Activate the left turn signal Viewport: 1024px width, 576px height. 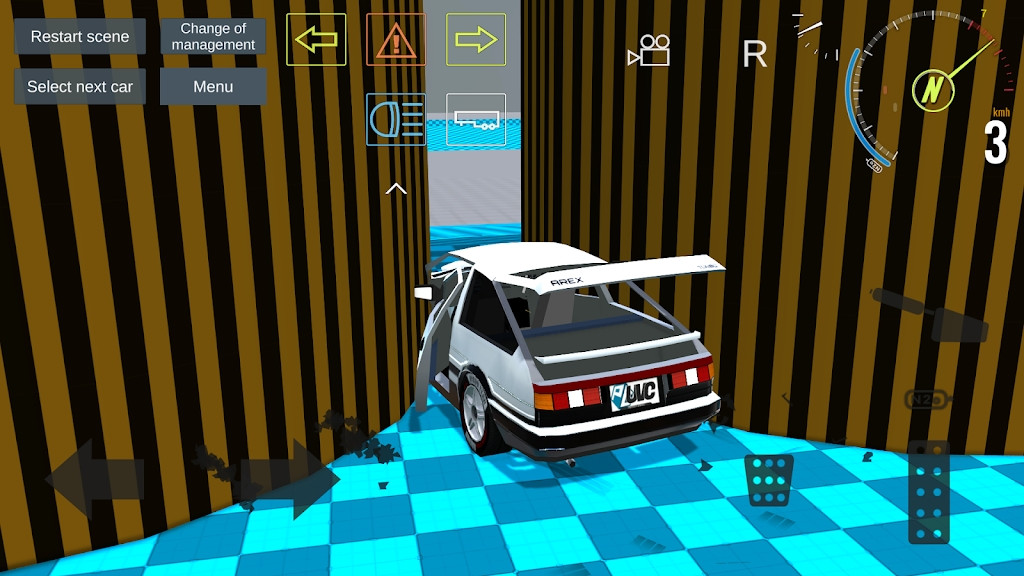(x=316, y=40)
